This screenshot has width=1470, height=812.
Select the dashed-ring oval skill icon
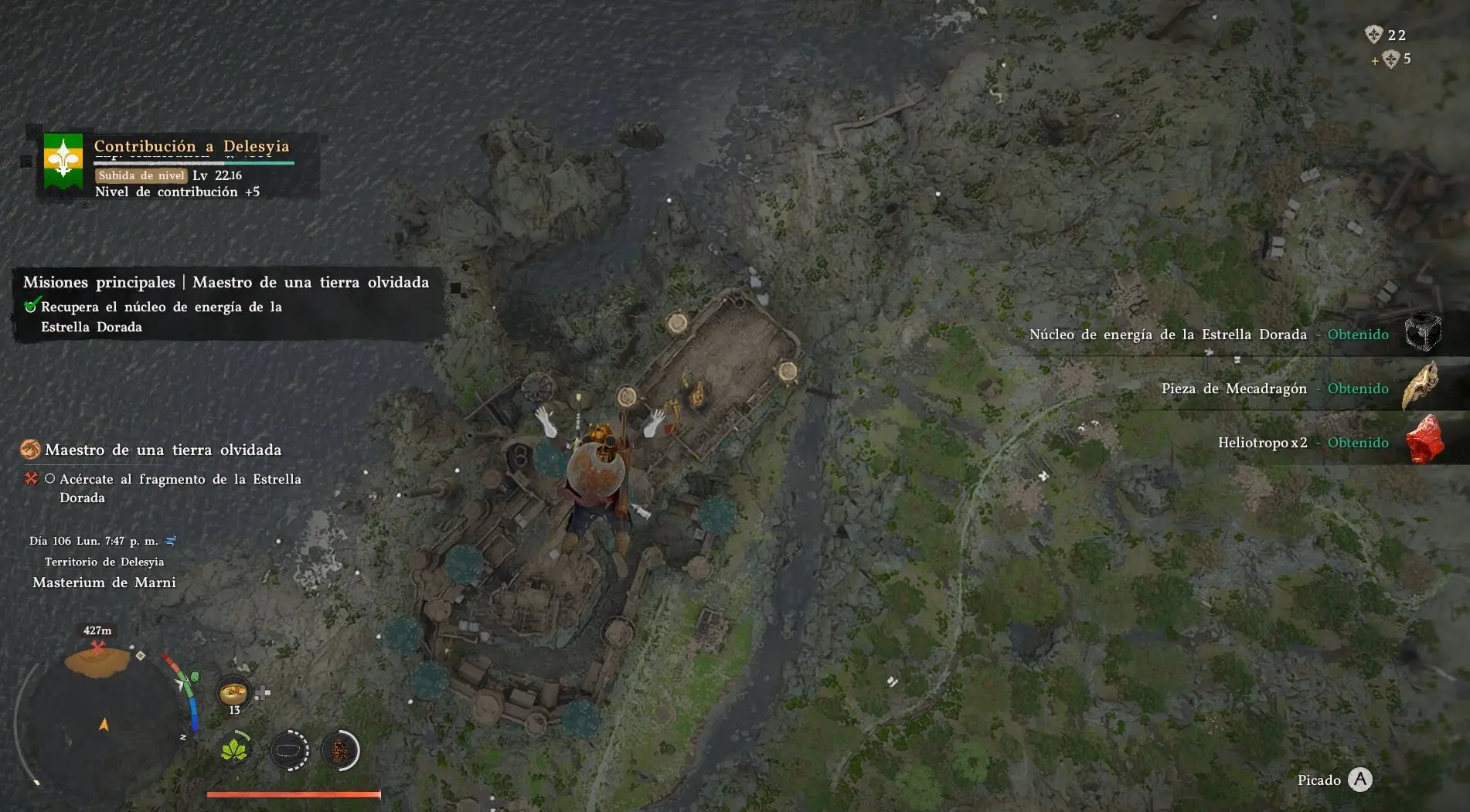290,750
